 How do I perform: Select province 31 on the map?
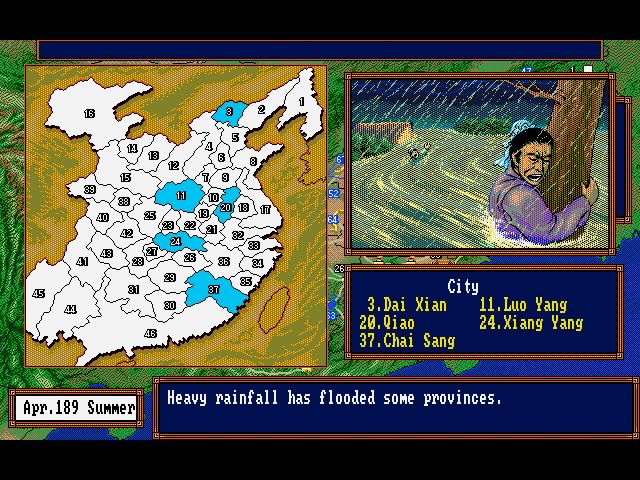click(x=133, y=289)
